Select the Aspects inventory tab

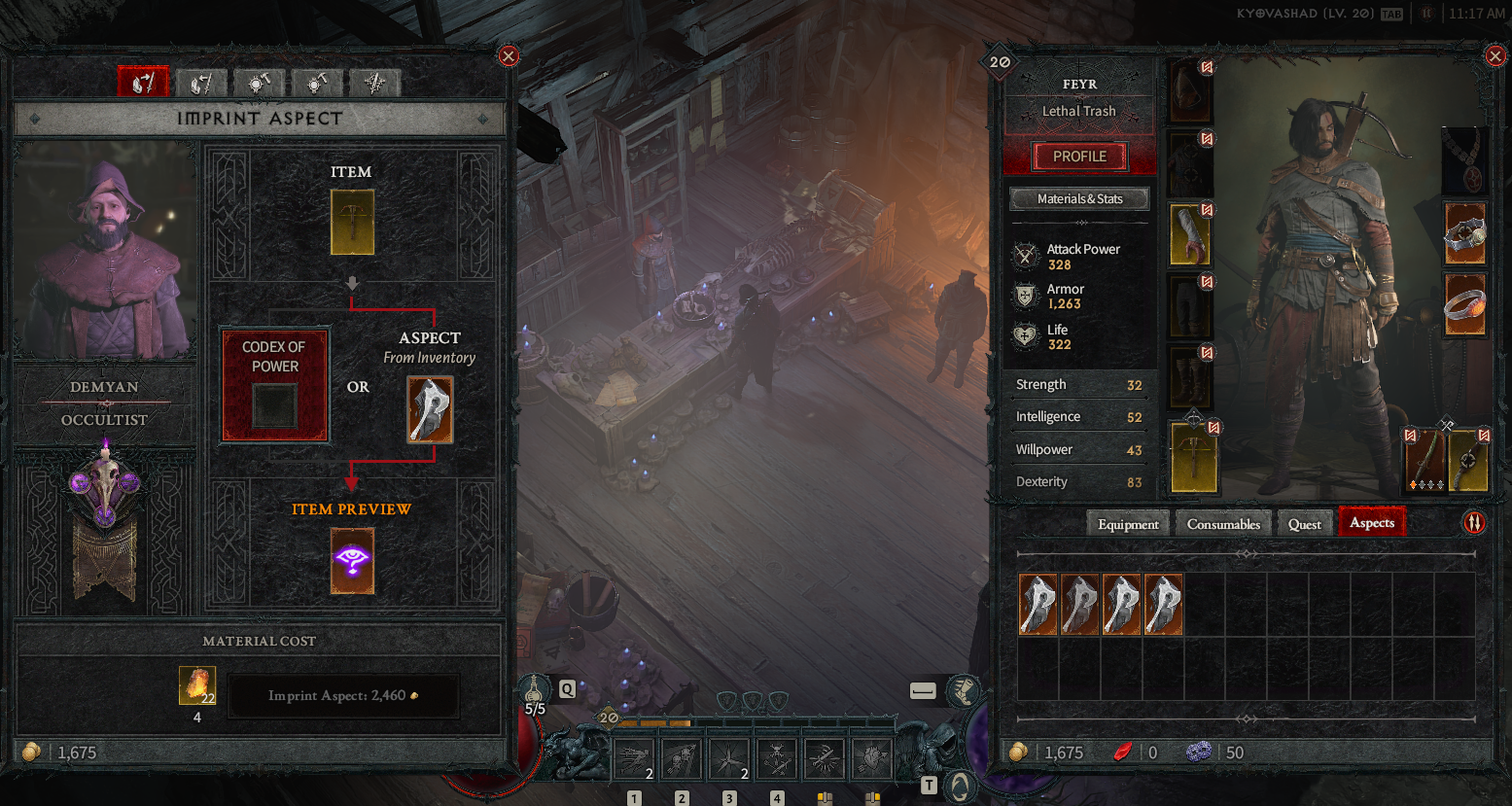(x=1371, y=523)
